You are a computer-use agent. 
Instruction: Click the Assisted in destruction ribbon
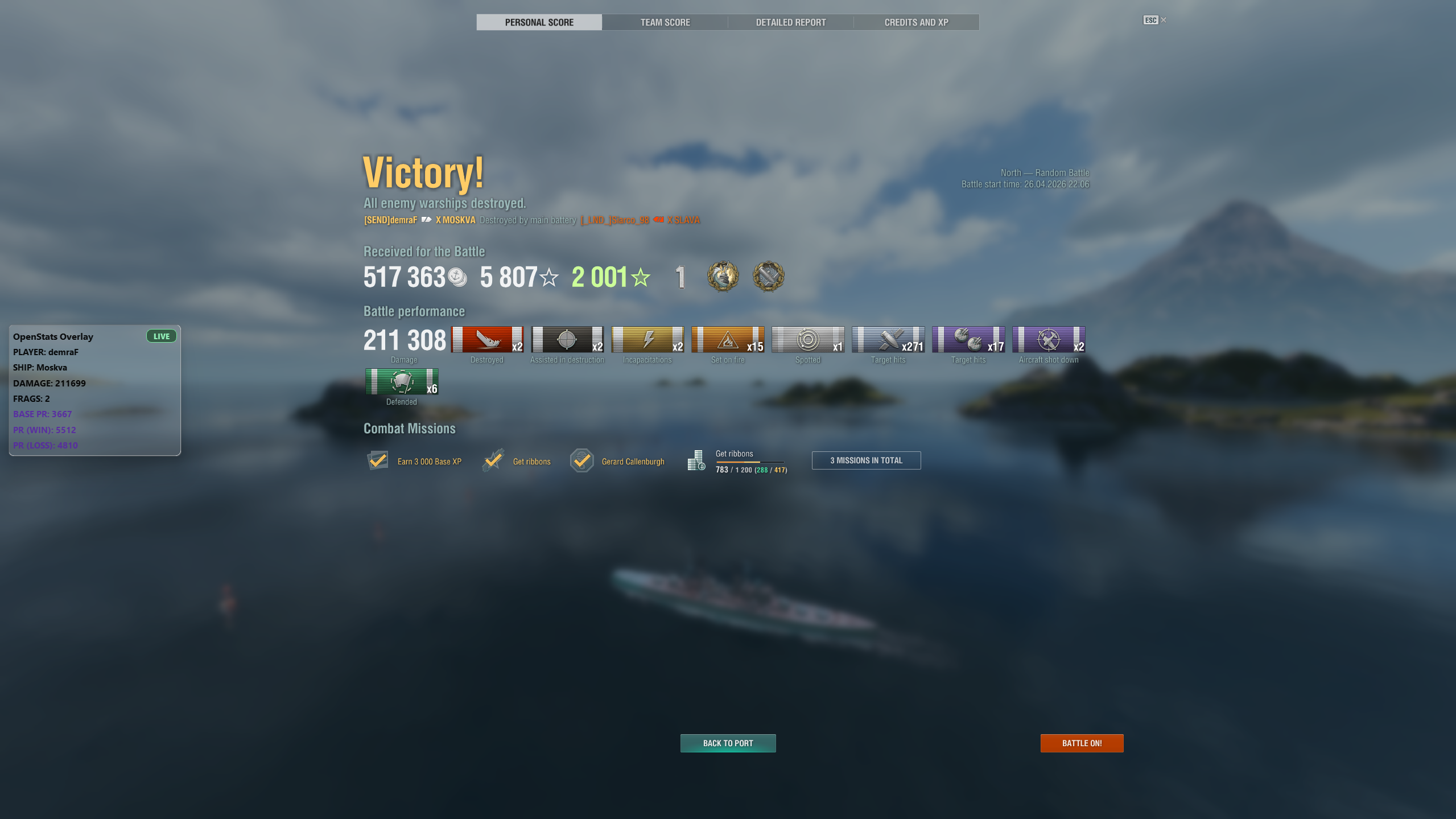(x=567, y=341)
